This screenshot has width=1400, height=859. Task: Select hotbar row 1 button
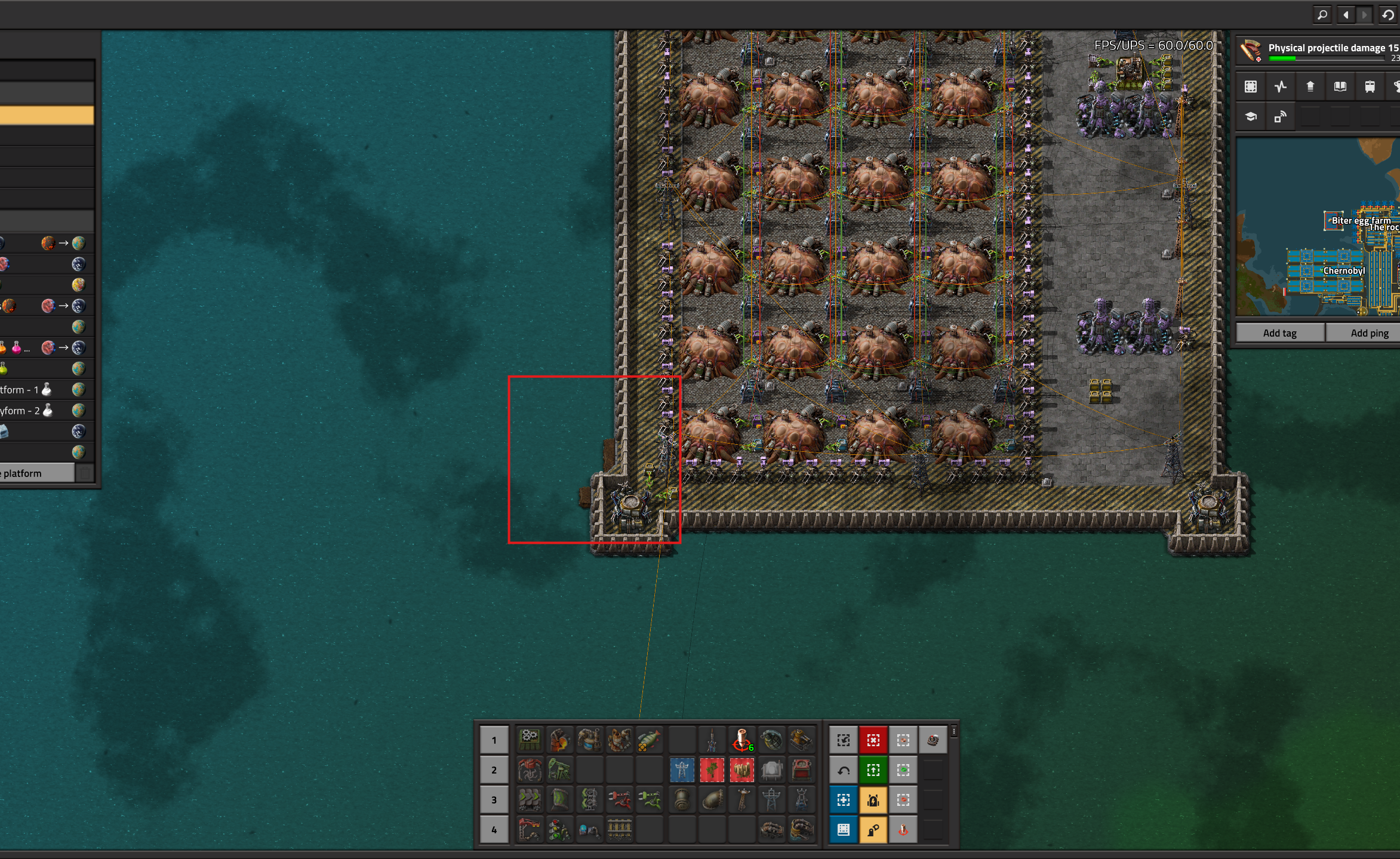(x=494, y=740)
